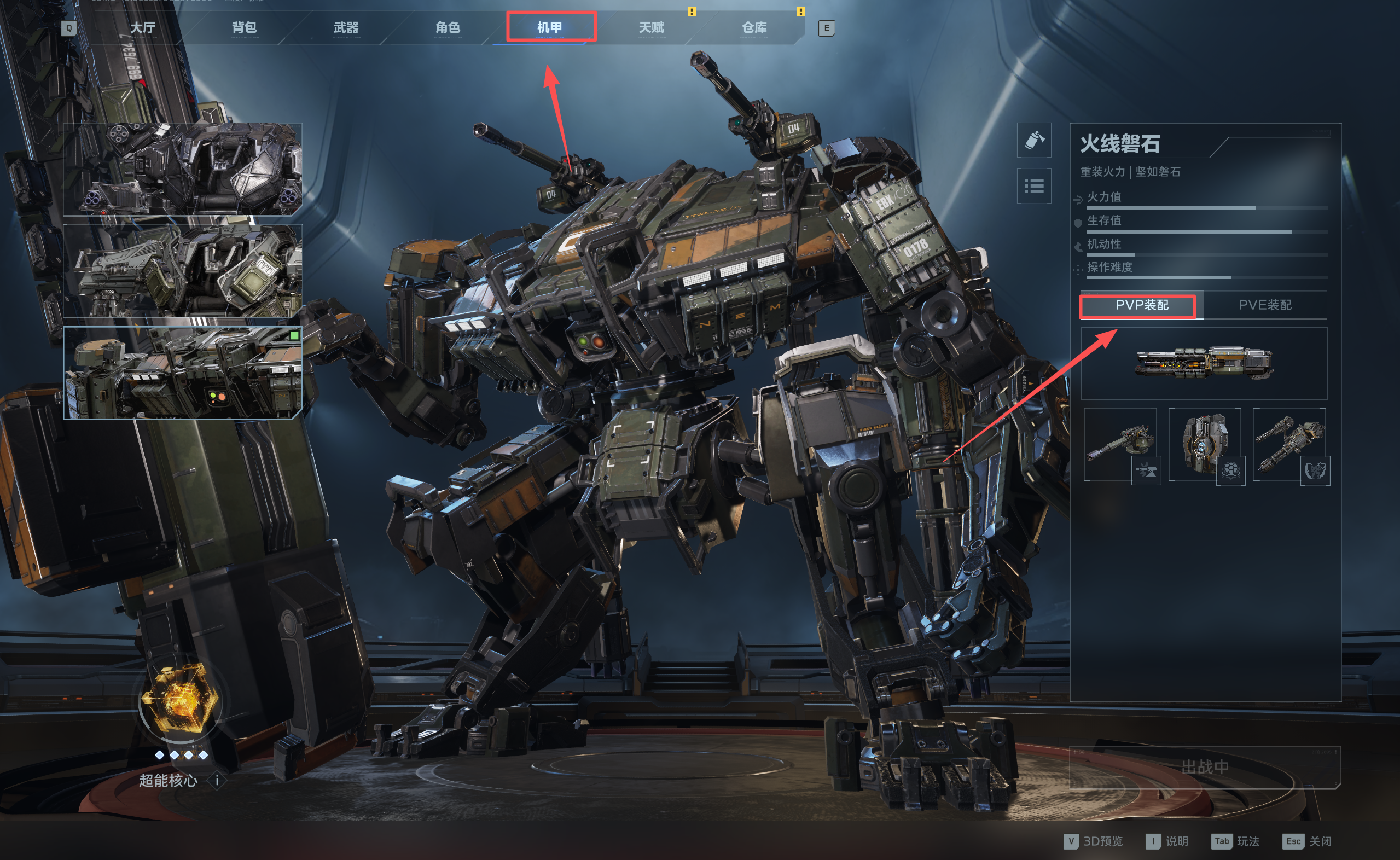Pick the 火线磐石 mech thumbnail
Viewport: 1400px width, 860px height.
click(x=182, y=373)
